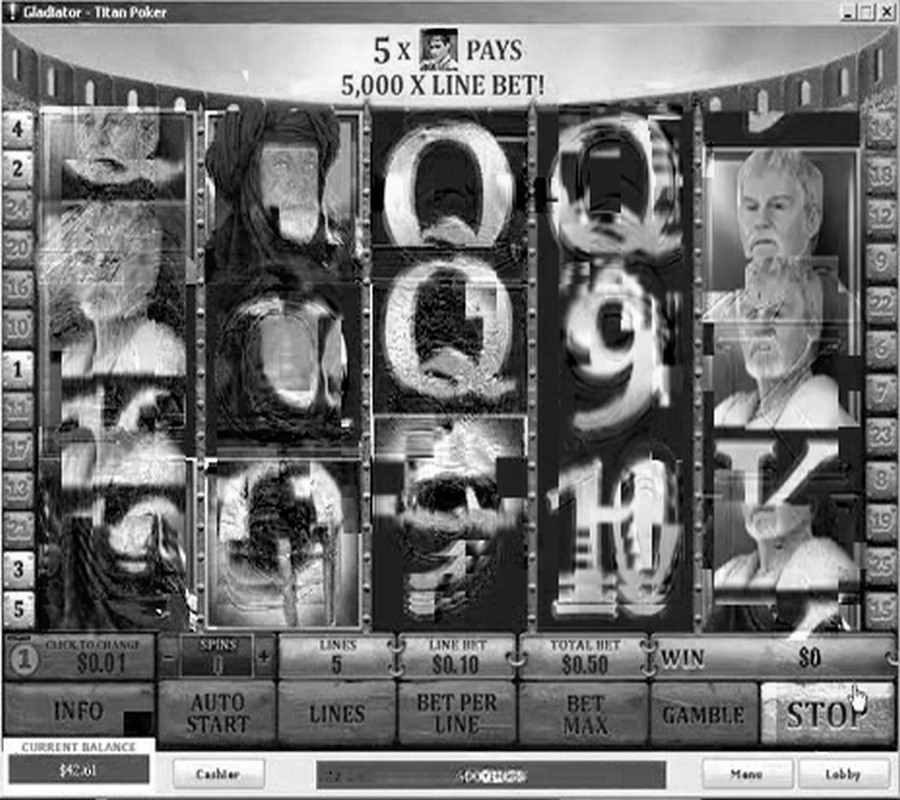Open the Cashier
The image size is (900, 800).
[218, 773]
